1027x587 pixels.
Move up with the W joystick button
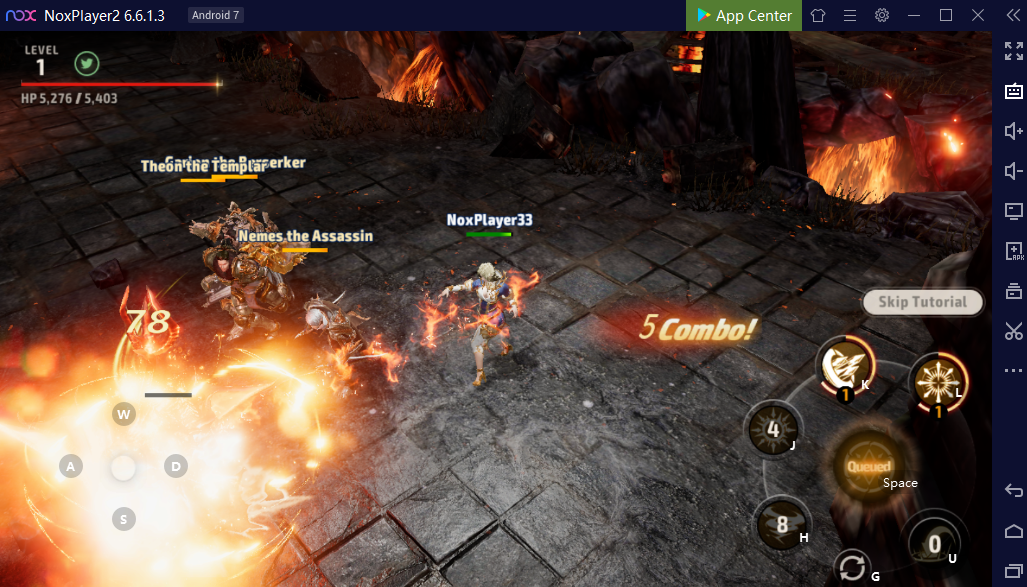click(124, 414)
